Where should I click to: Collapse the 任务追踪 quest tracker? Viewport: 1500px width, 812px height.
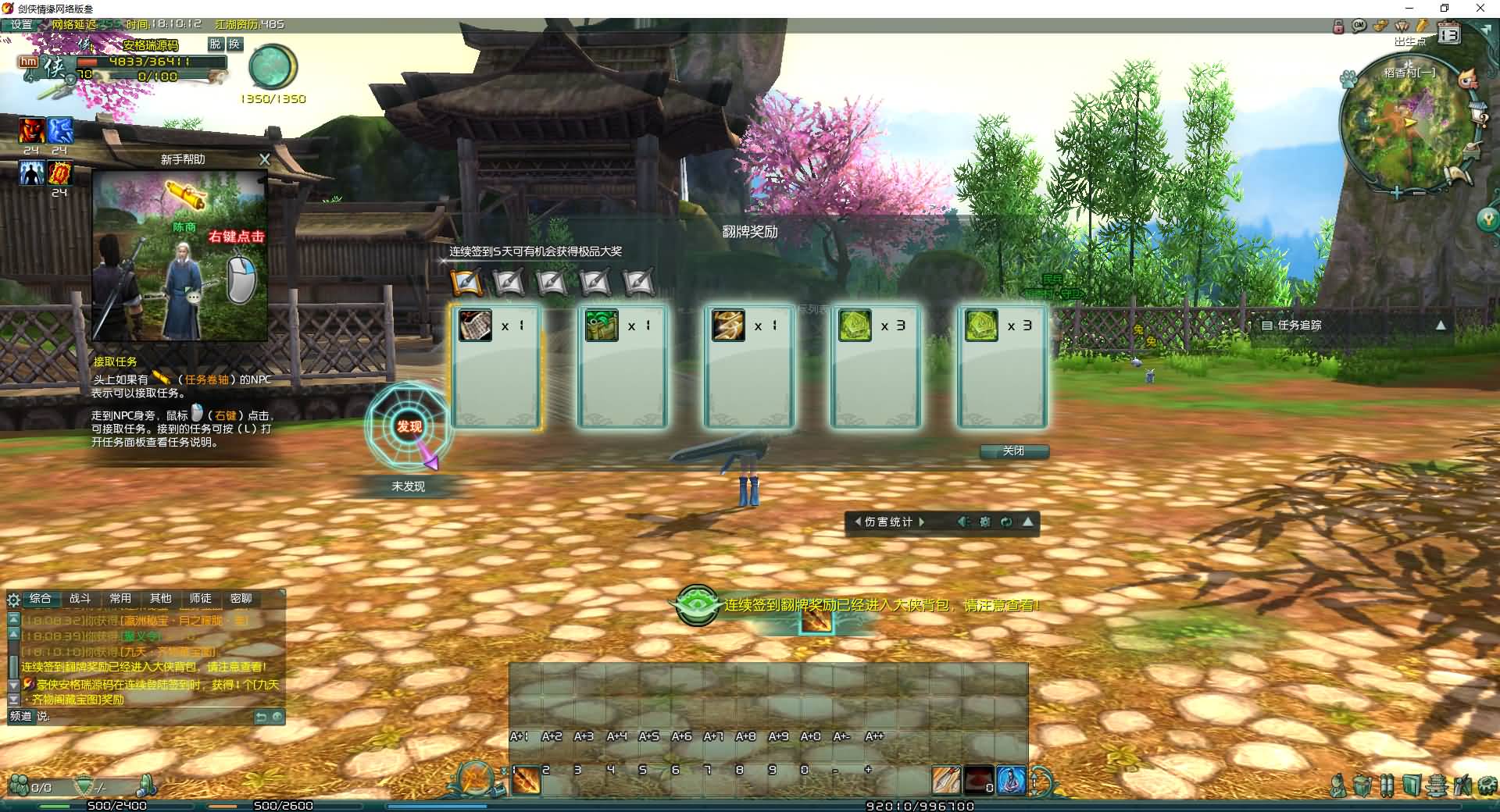coord(1441,325)
